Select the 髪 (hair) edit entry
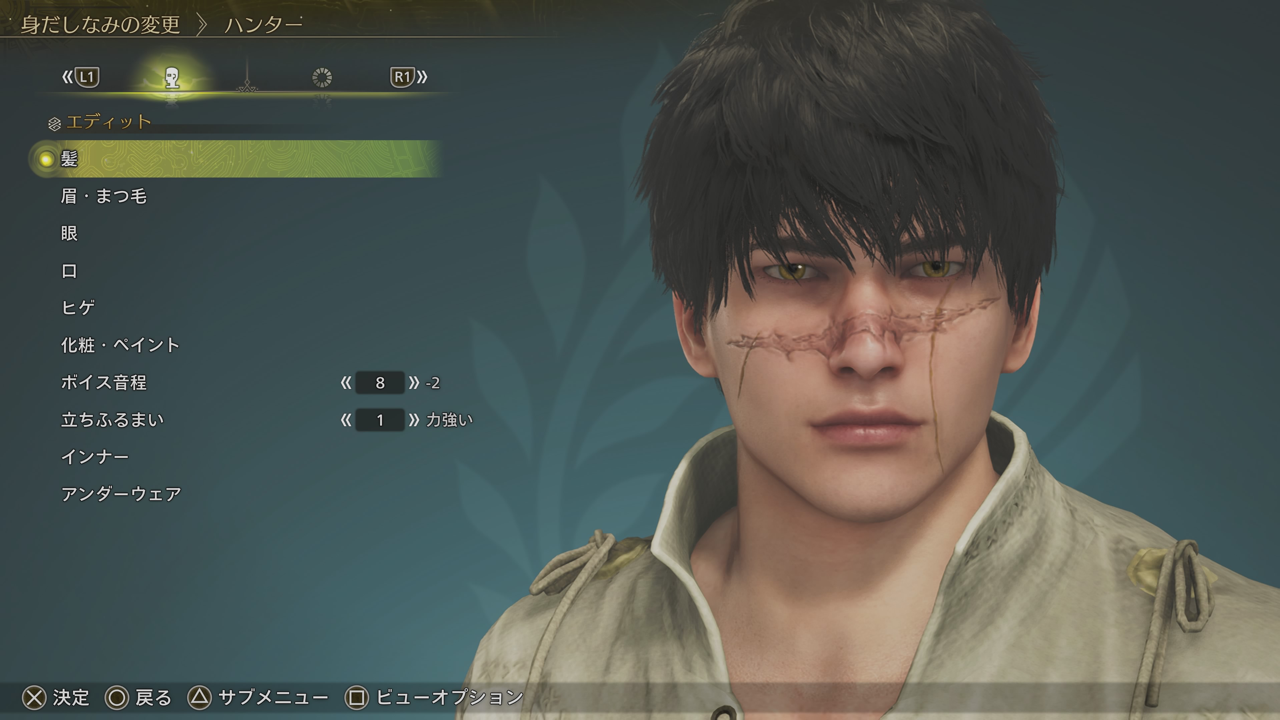Viewport: 1280px width, 720px height. point(69,159)
